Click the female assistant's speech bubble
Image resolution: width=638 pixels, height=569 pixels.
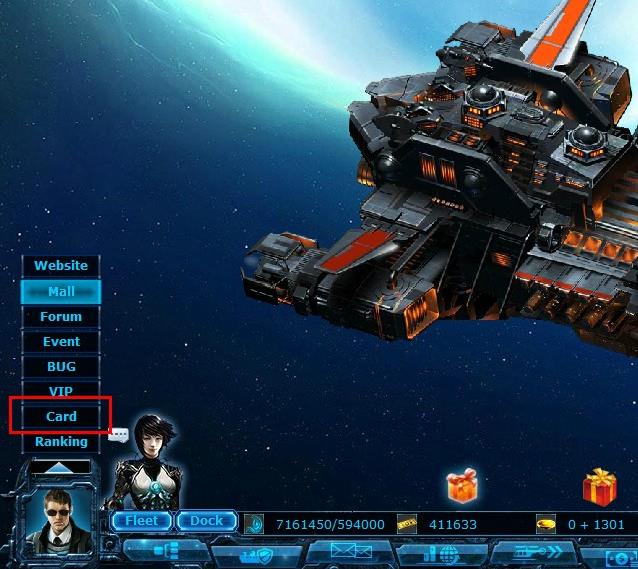tap(119, 435)
